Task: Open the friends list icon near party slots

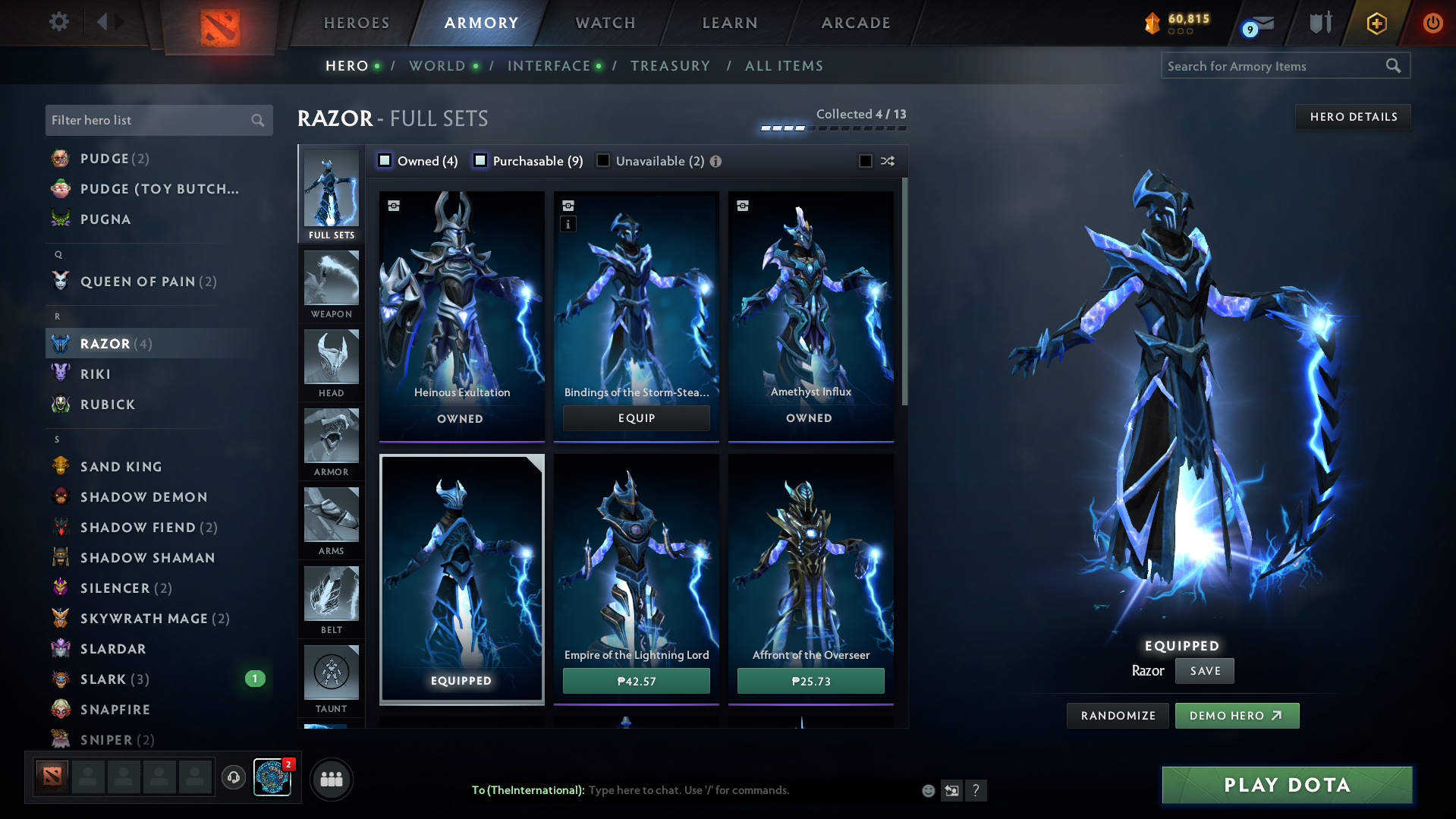Action: click(x=331, y=779)
